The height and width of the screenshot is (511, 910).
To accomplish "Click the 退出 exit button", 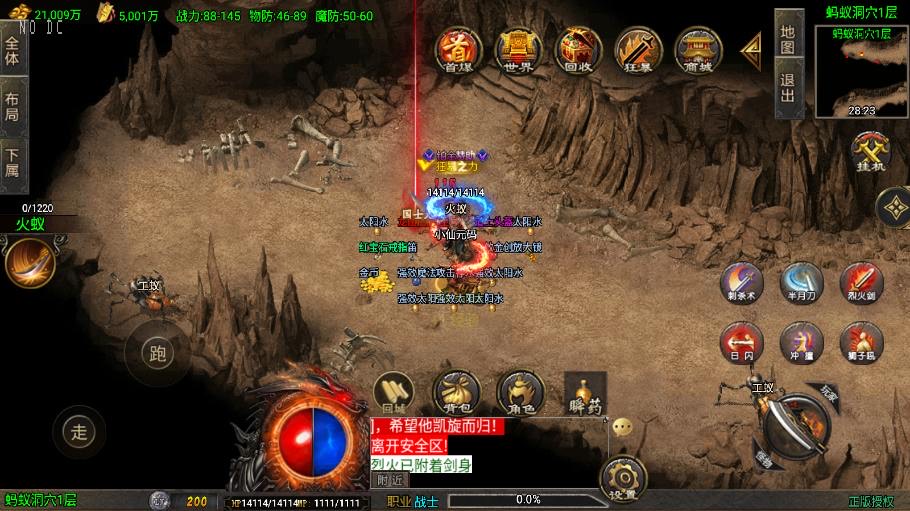I will pyautogui.click(x=788, y=88).
